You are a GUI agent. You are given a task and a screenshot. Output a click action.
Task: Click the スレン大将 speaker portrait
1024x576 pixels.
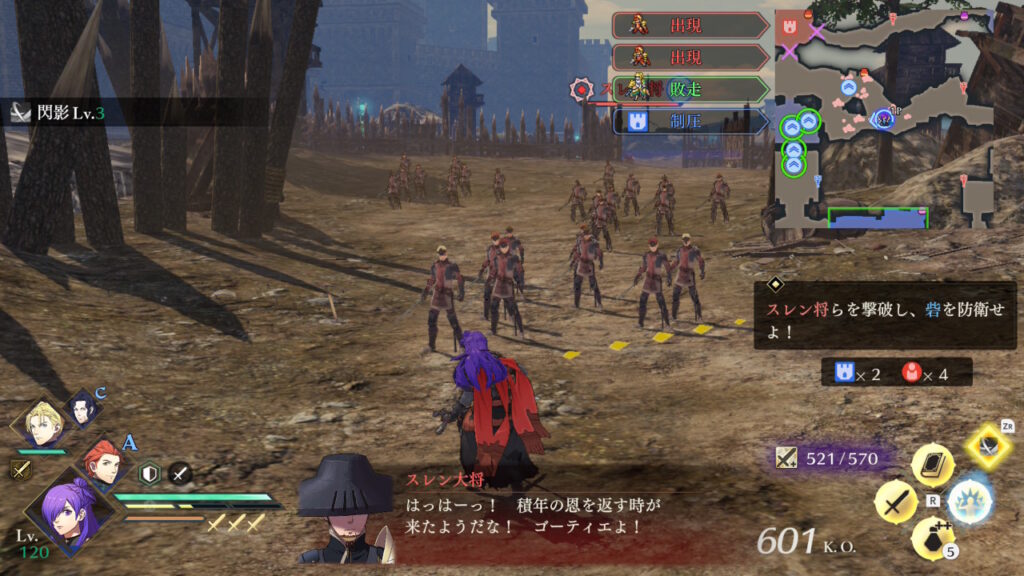pyautogui.click(x=346, y=510)
